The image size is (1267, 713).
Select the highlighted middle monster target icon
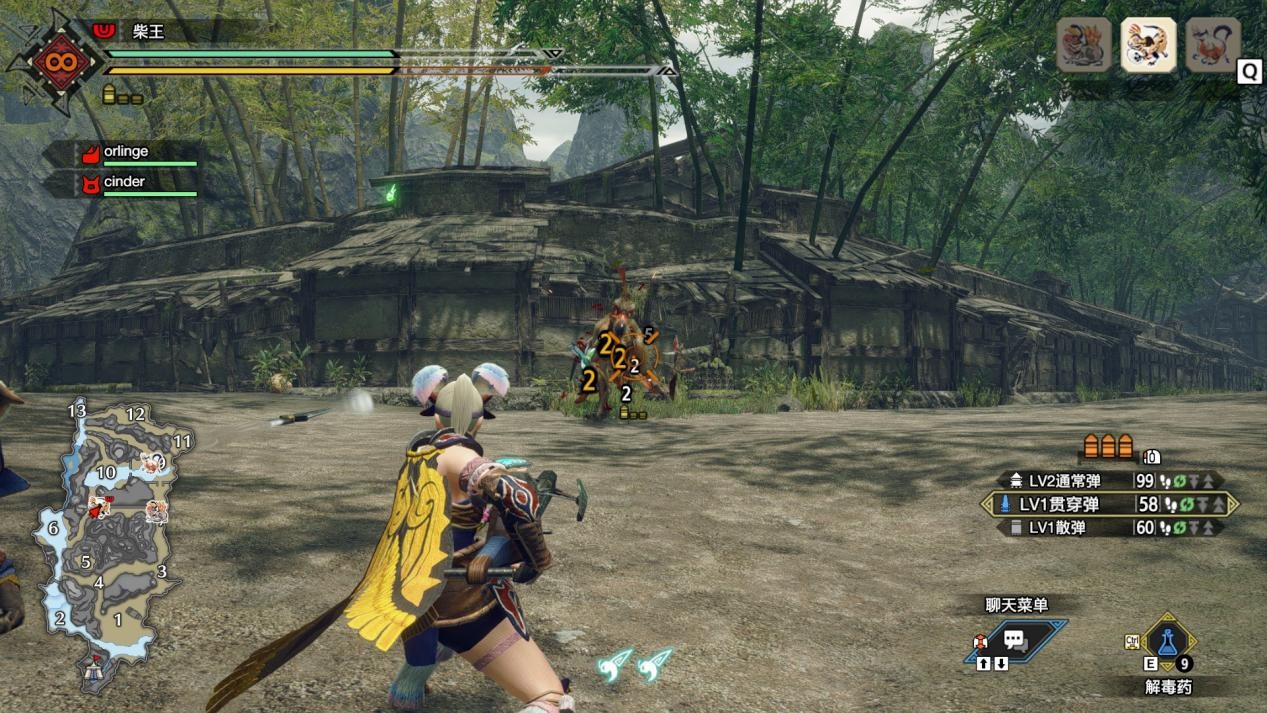coord(1148,45)
